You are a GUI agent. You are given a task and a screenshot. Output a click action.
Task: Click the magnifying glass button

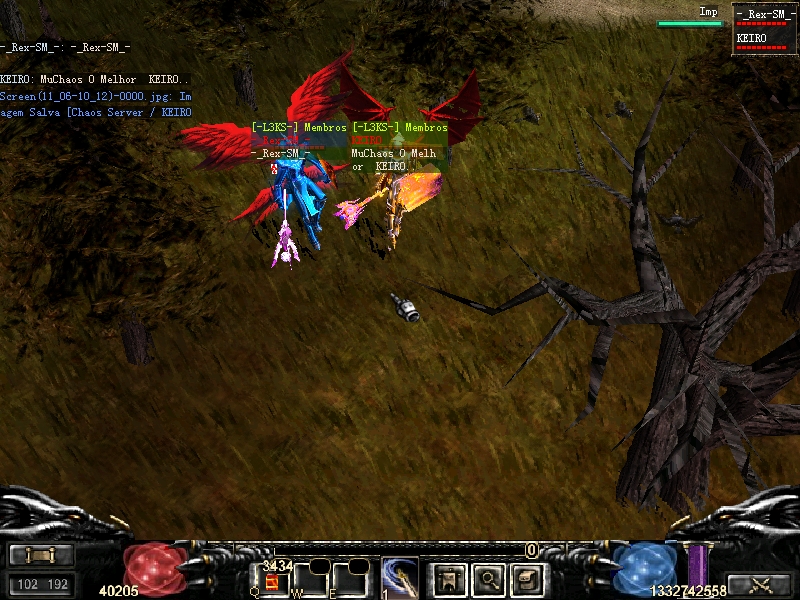pos(488,578)
